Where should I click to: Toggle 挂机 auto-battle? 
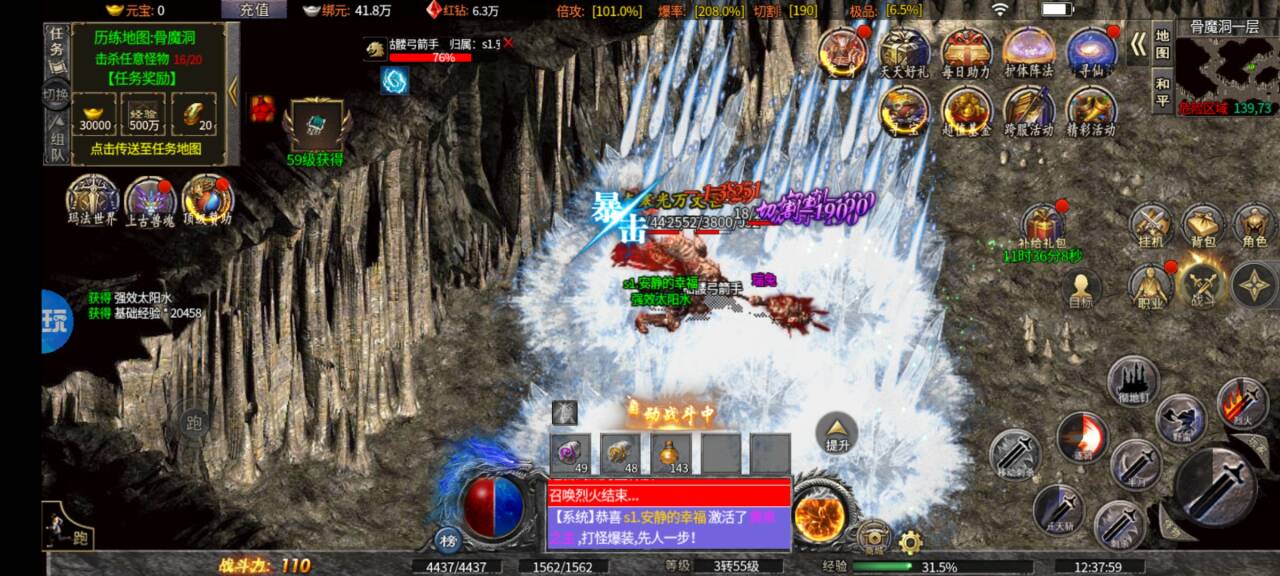pos(1151,226)
